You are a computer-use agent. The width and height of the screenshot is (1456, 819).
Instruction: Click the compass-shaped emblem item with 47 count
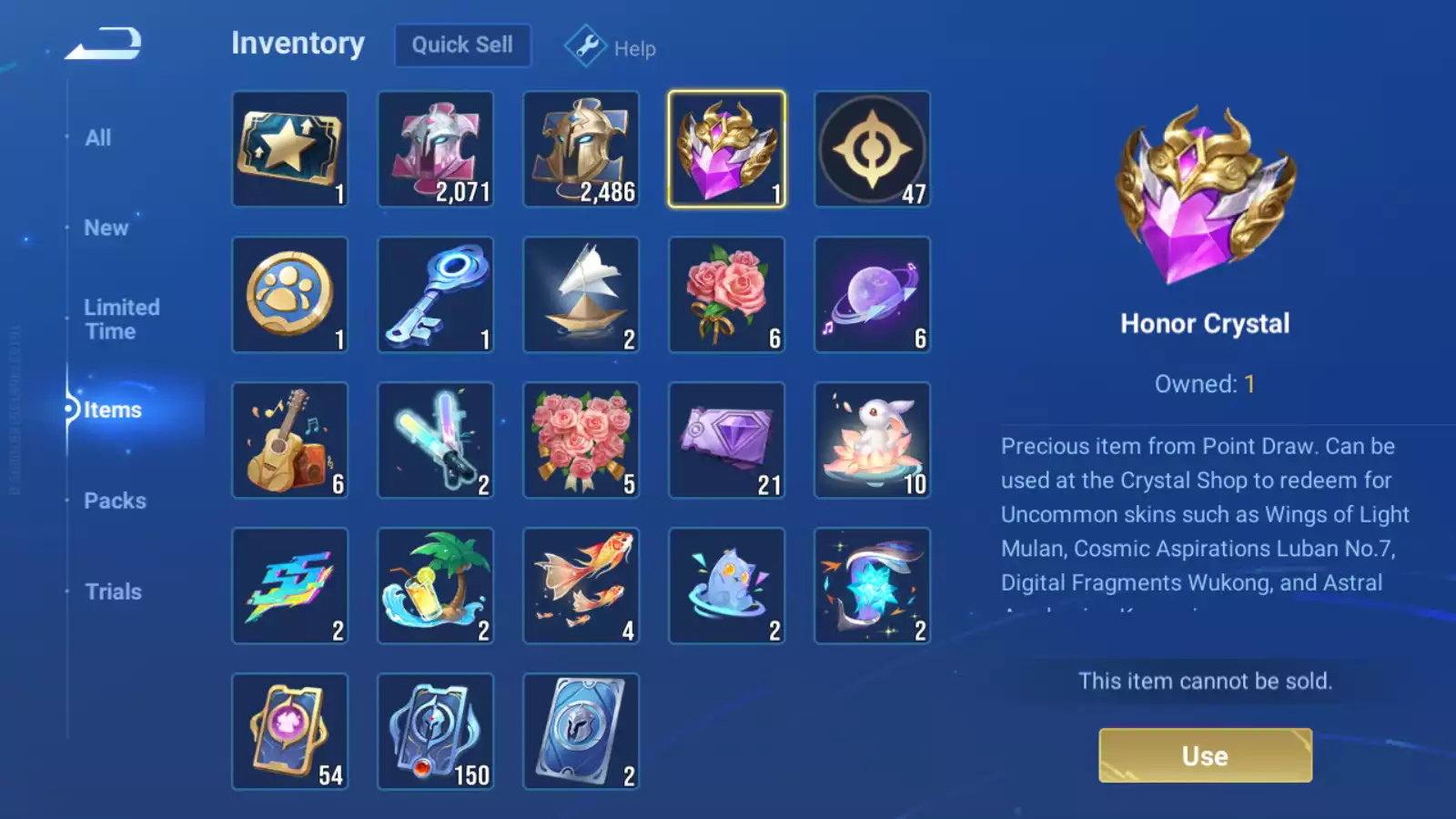click(x=872, y=148)
